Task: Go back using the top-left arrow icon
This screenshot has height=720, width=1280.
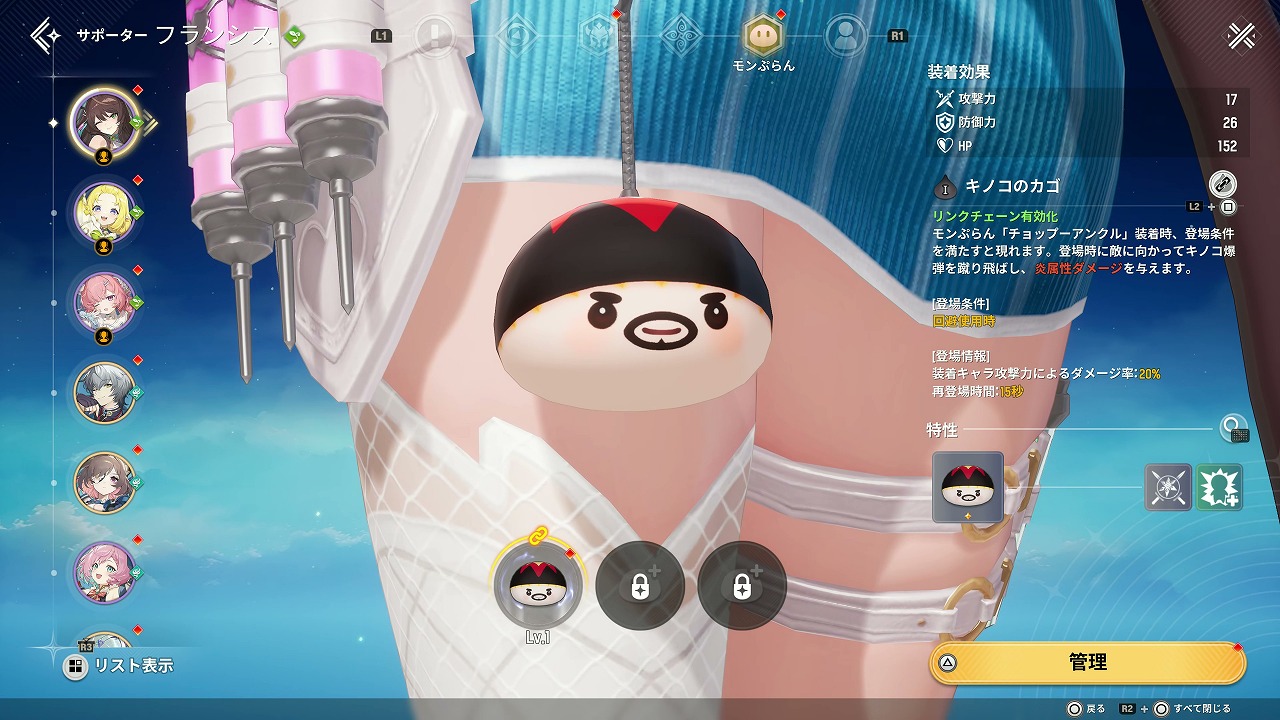Action: coord(44,36)
